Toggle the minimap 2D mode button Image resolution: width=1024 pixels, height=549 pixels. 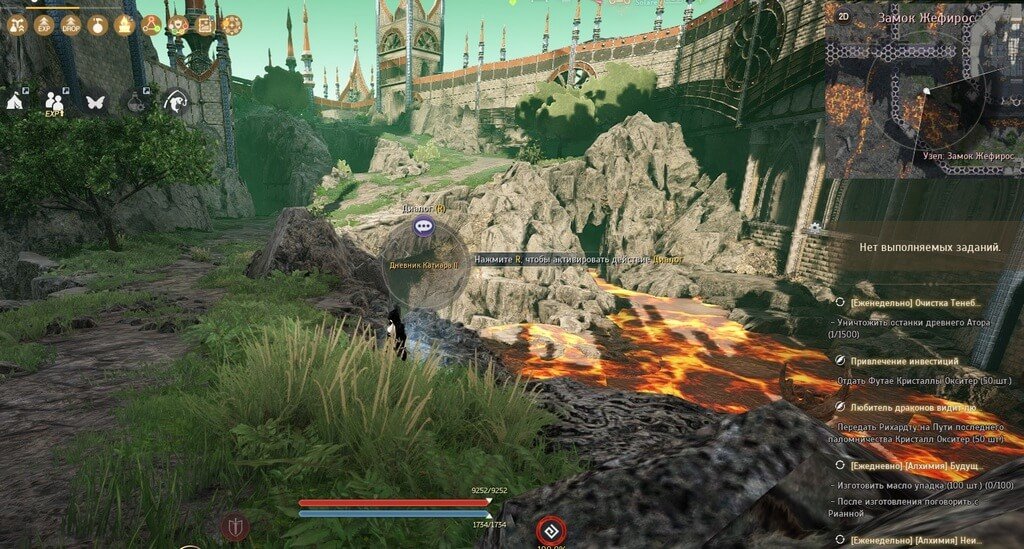coord(843,17)
